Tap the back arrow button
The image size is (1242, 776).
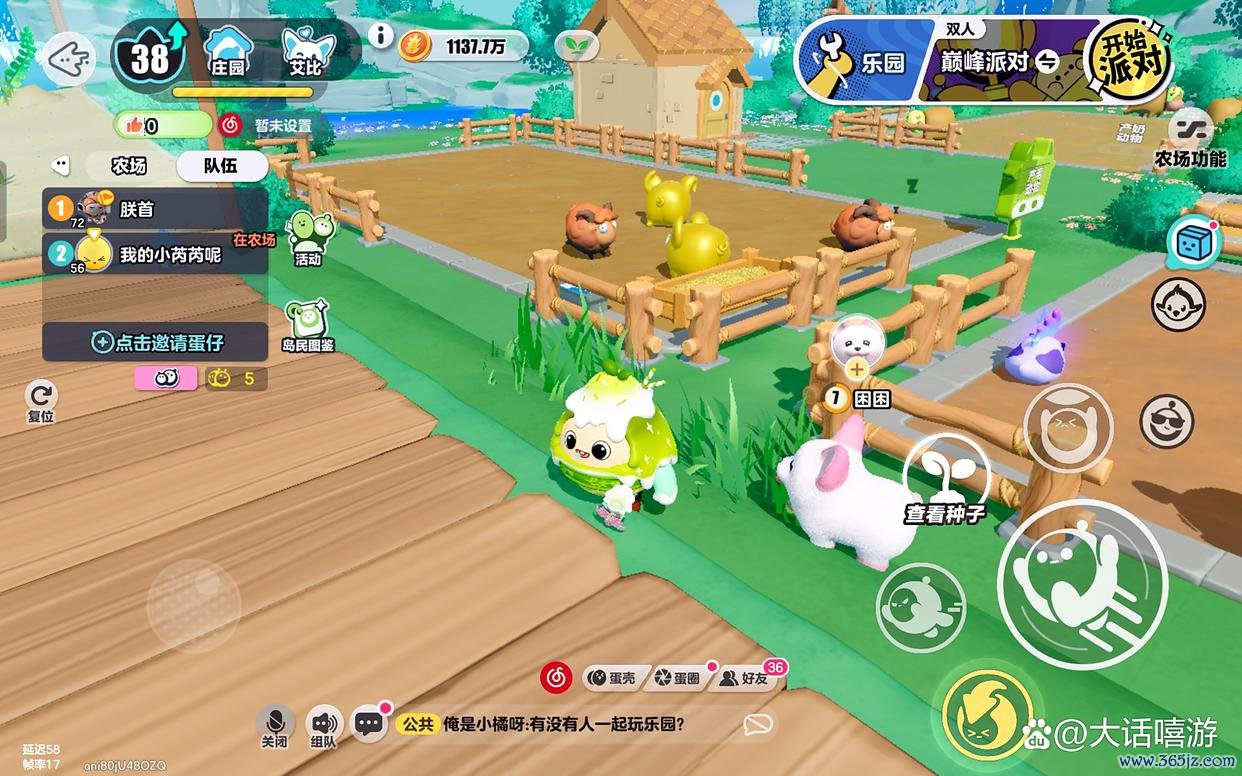coord(67,59)
